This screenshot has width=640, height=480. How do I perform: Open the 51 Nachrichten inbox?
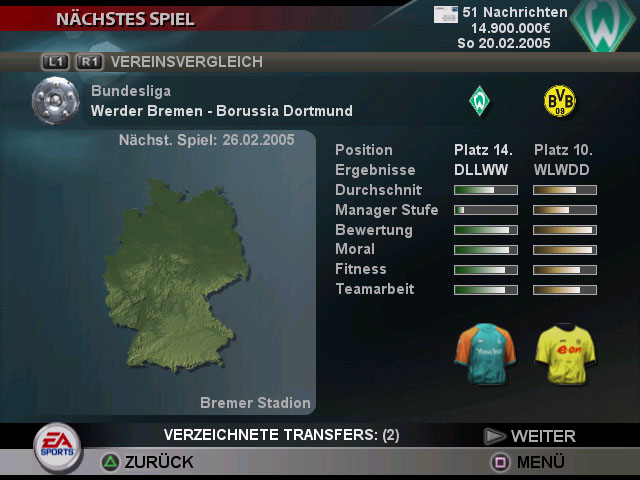(x=502, y=12)
